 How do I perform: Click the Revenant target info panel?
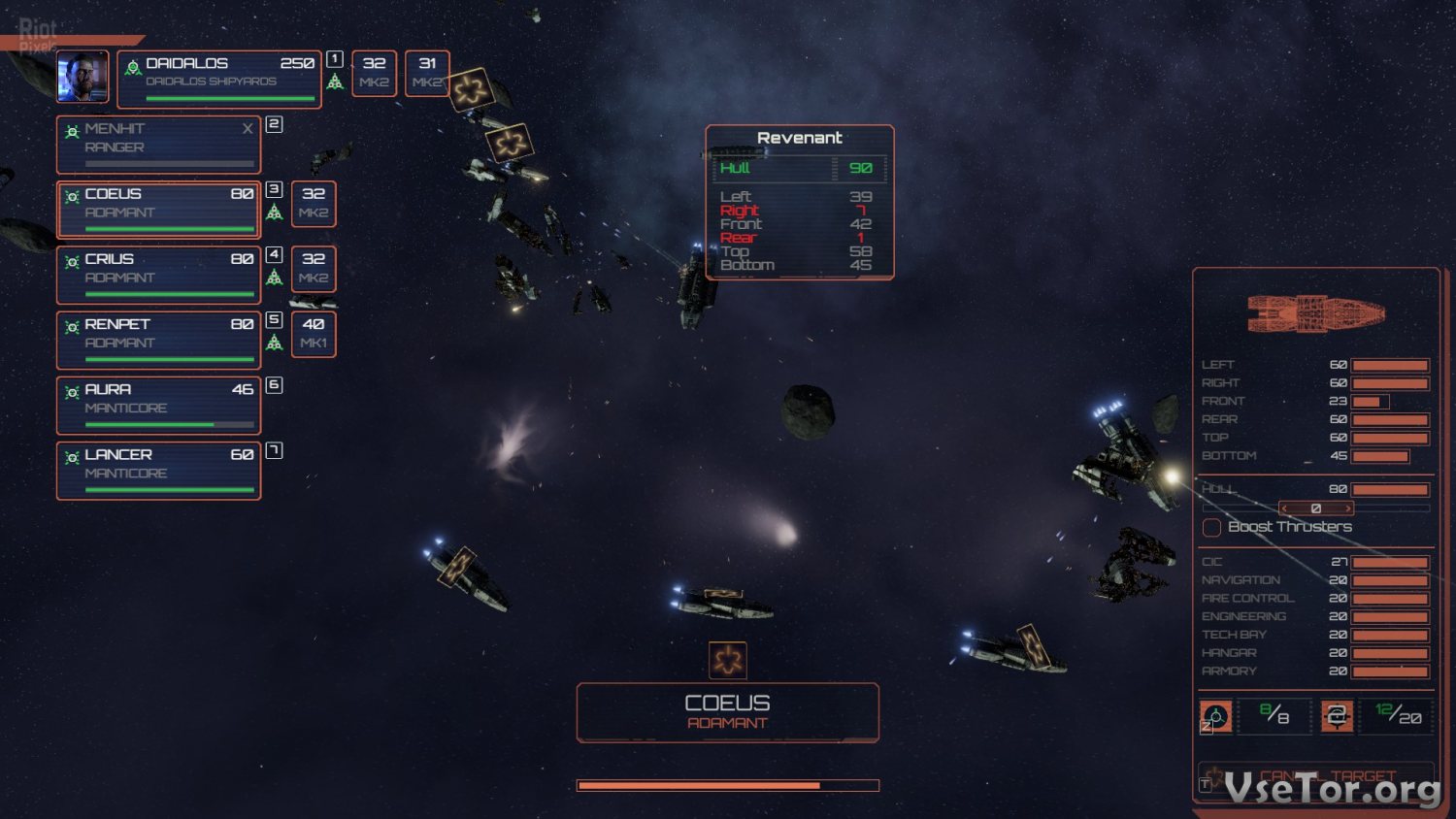(799, 202)
